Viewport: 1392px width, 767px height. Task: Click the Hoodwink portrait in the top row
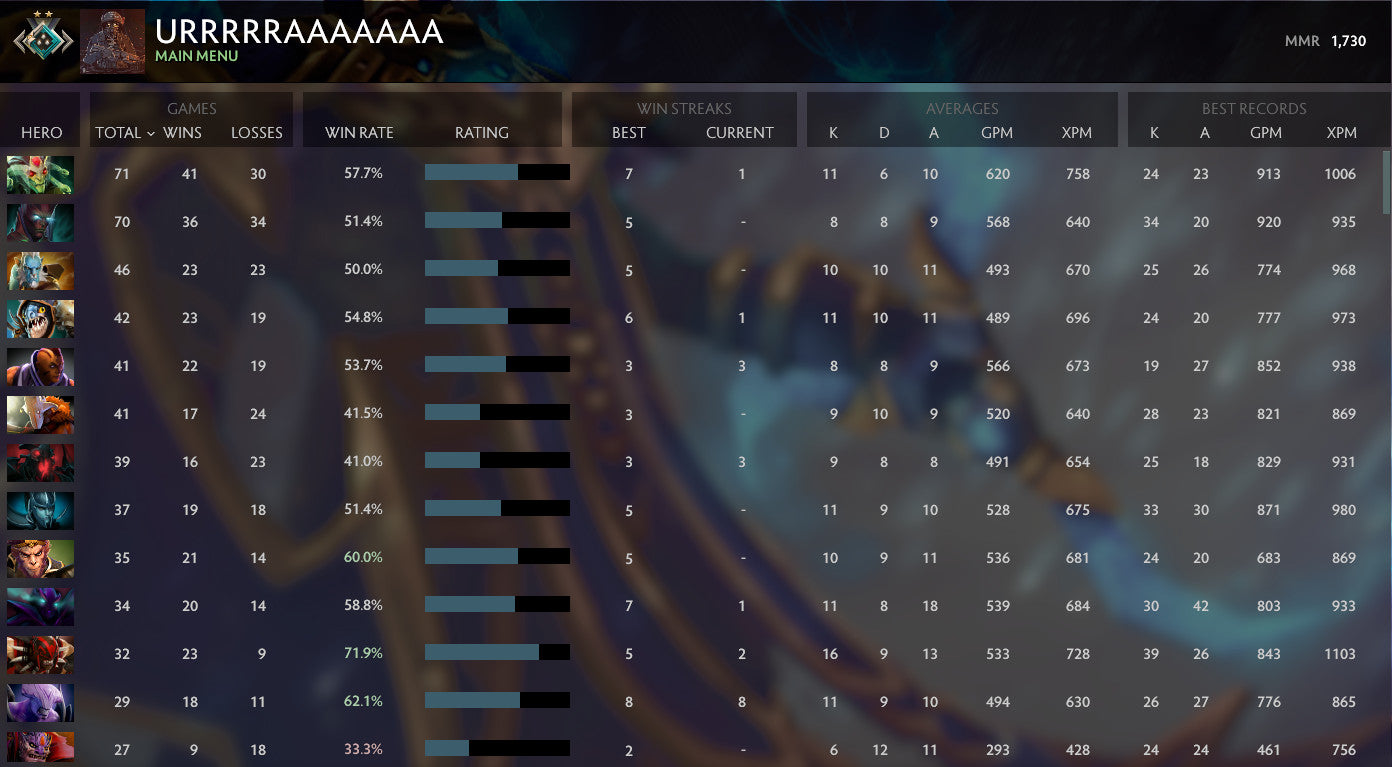(x=40, y=174)
